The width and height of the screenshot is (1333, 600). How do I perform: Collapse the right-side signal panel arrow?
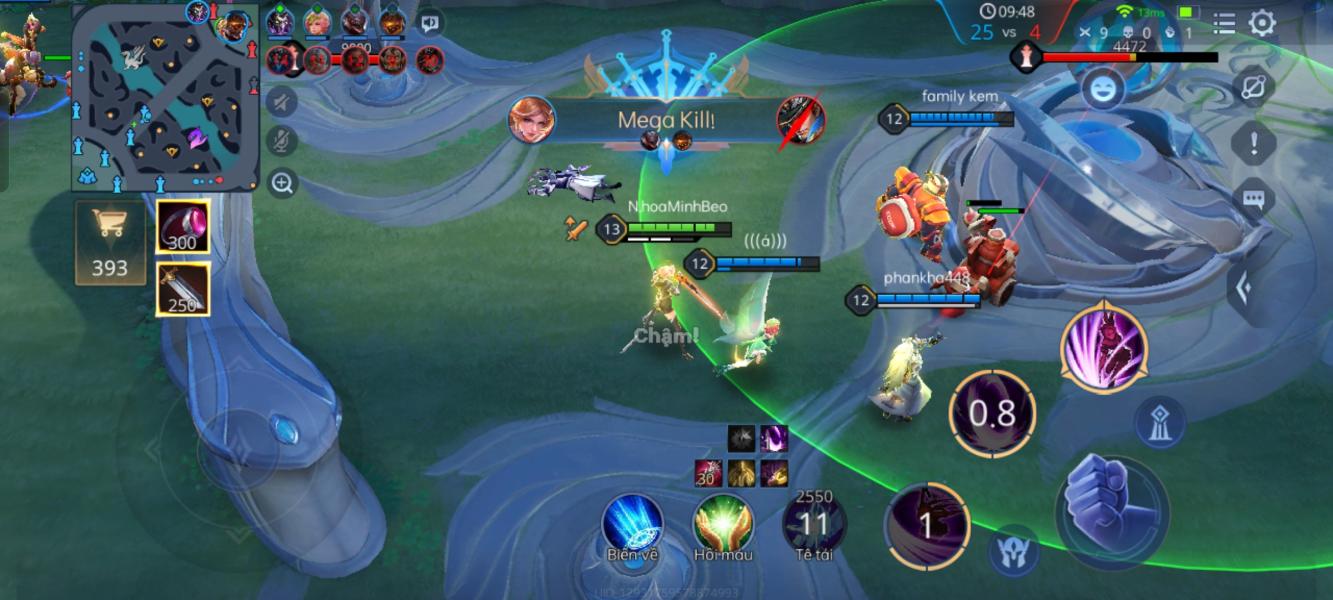click(x=1244, y=289)
